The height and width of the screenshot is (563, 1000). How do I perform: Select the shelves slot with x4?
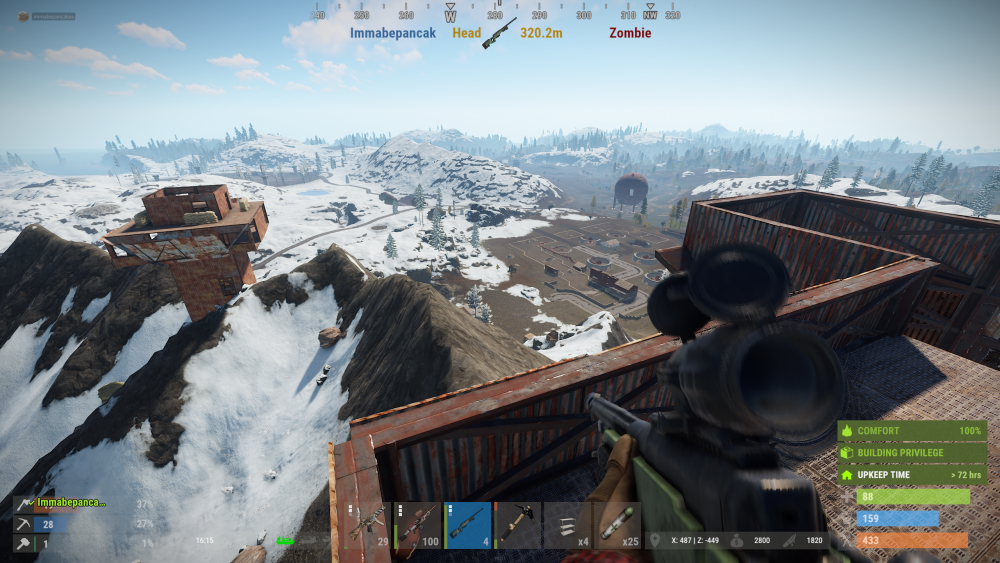[x=567, y=525]
